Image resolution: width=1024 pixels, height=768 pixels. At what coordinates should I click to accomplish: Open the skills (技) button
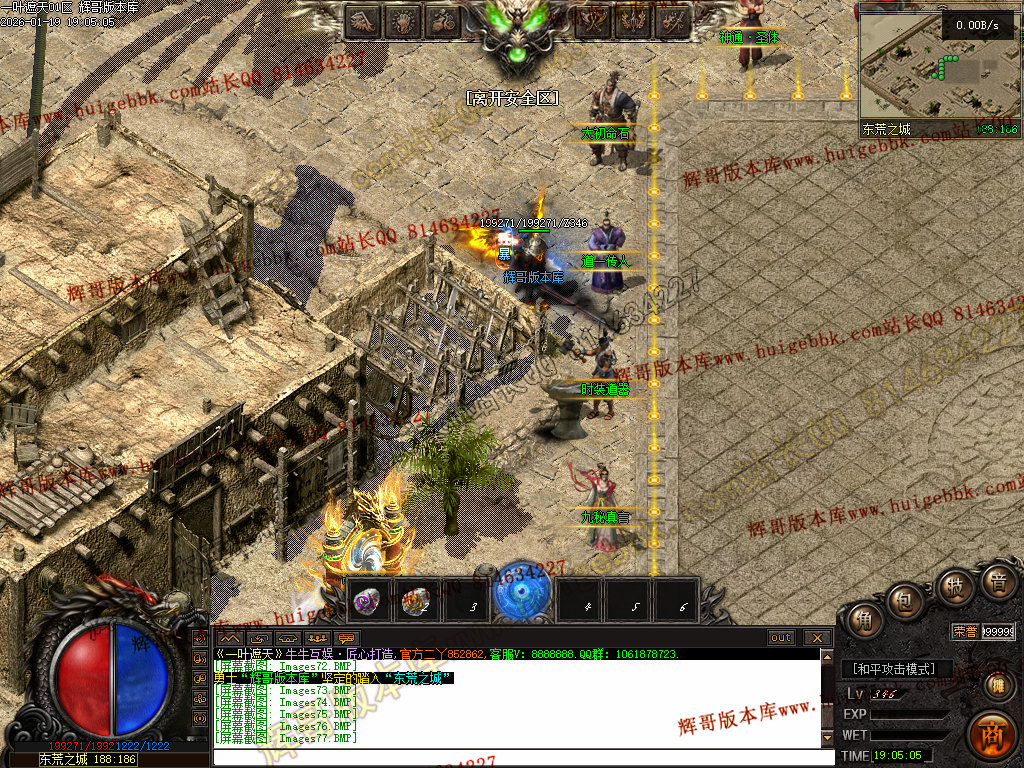pyautogui.click(x=954, y=587)
